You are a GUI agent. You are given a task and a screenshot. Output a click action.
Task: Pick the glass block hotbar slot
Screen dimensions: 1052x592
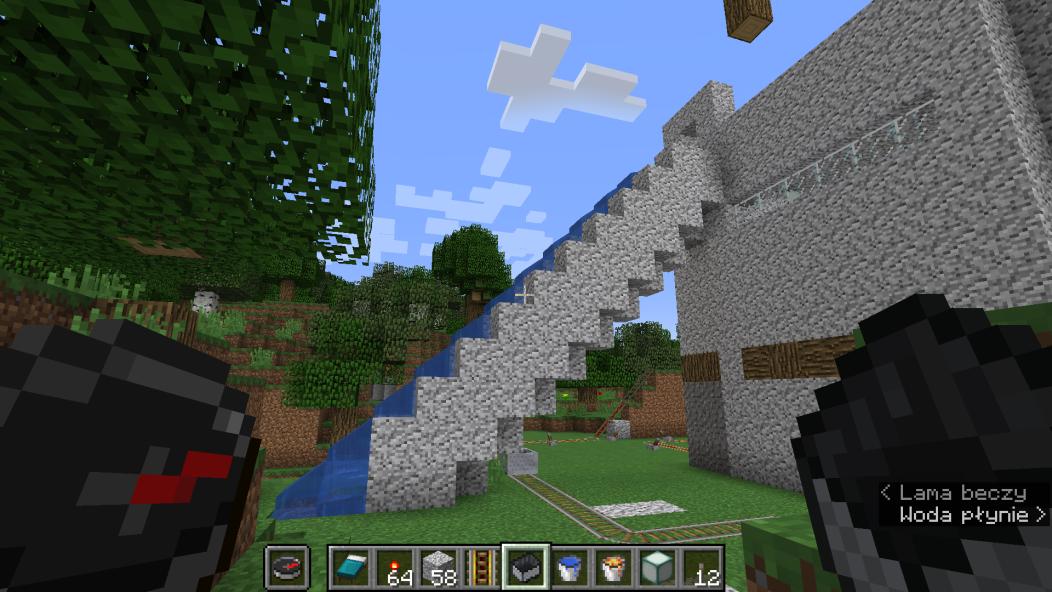click(x=658, y=568)
